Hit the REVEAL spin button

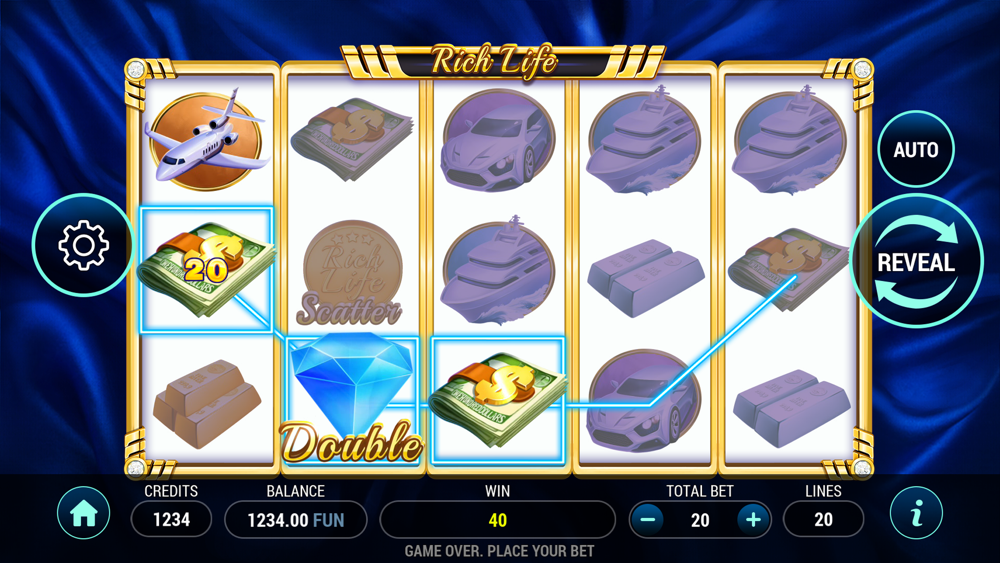pyautogui.click(x=915, y=262)
